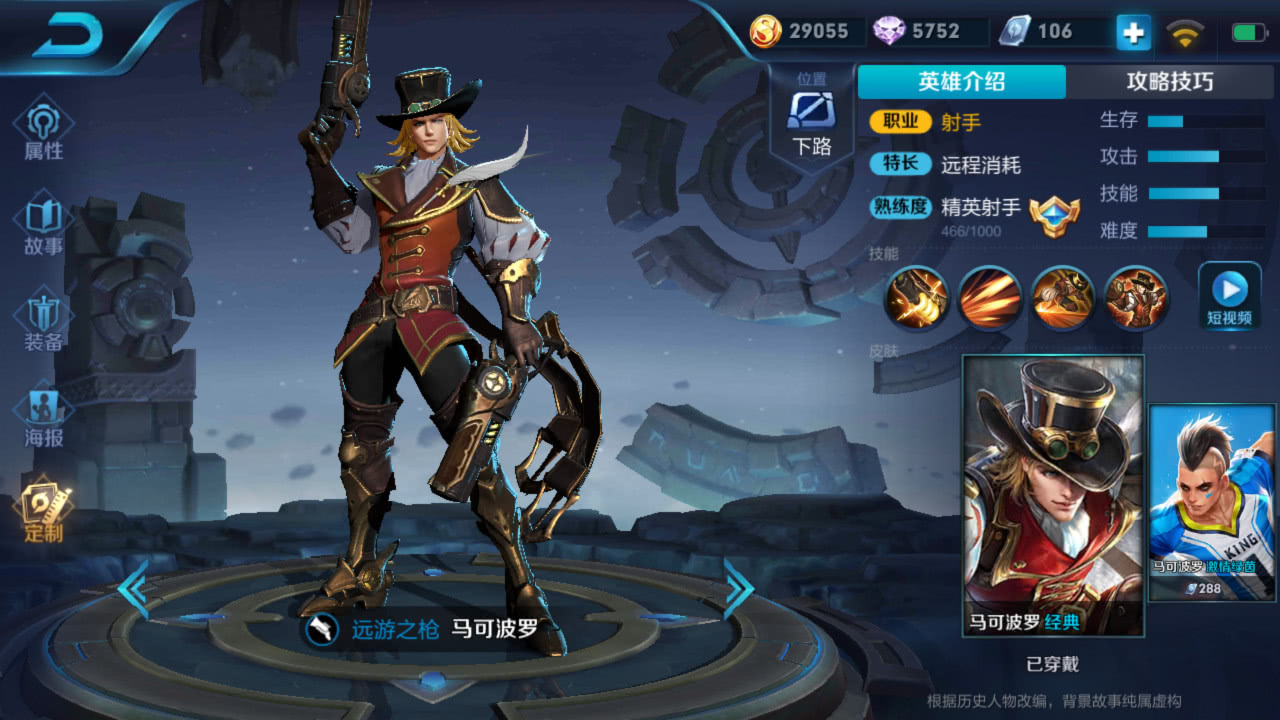Viewport: 1280px width, 720px height.
Task: Add currency with the plus button
Action: [1133, 33]
